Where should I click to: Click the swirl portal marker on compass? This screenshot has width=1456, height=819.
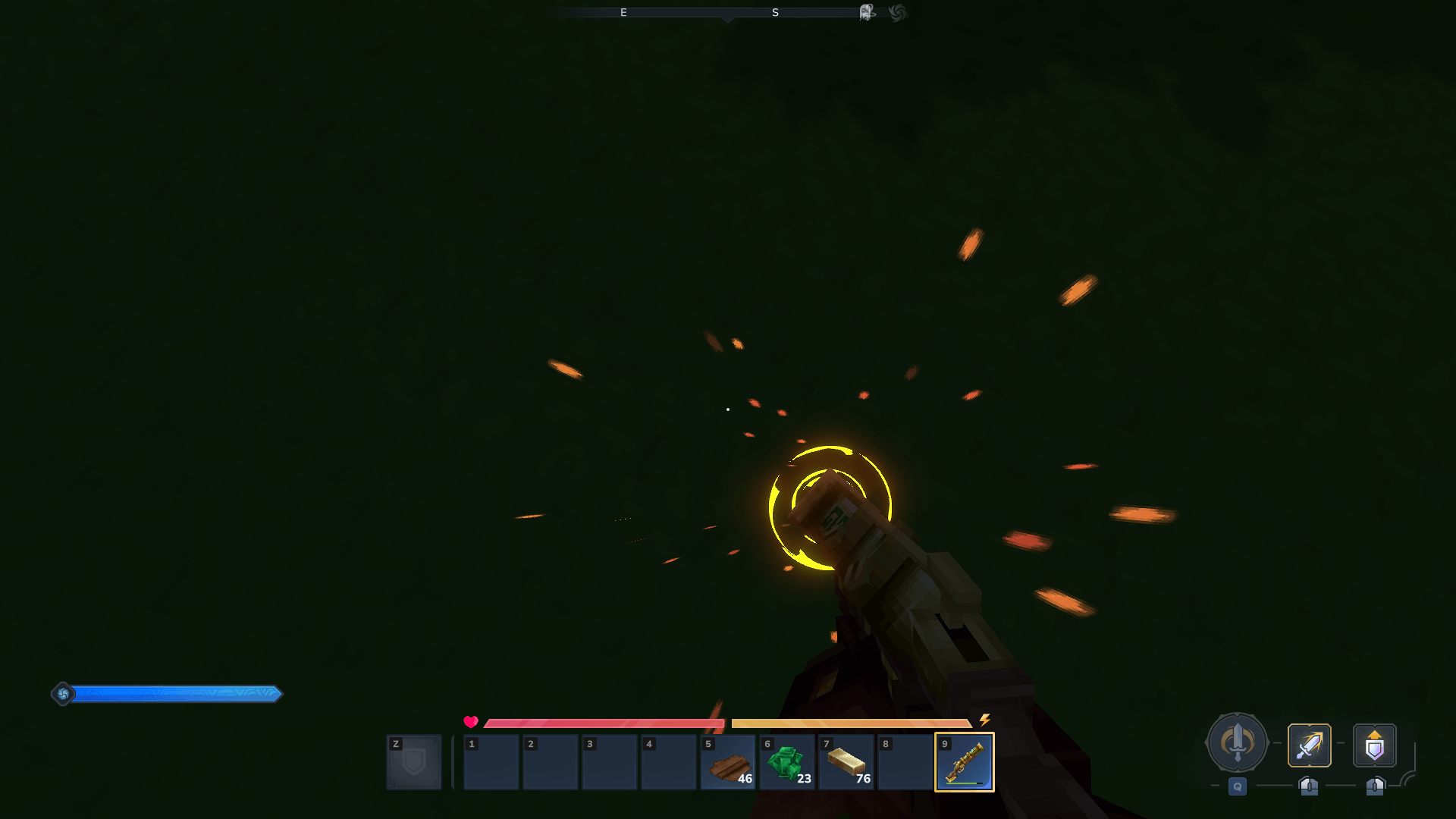tap(898, 13)
